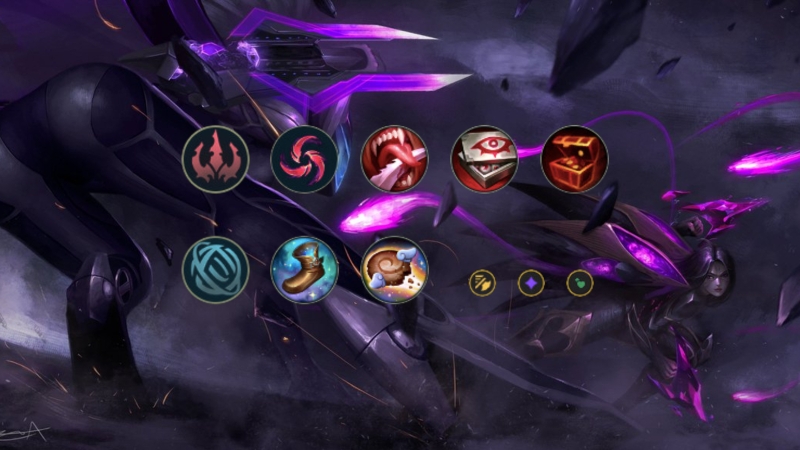800x450 pixels.
Task: Select the Biscuit Delivery rune
Action: click(x=394, y=269)
